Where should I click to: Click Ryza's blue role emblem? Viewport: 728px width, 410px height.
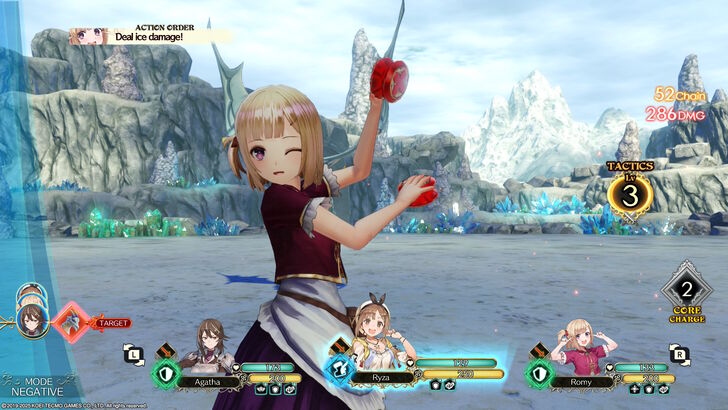[x=335, y=371]
